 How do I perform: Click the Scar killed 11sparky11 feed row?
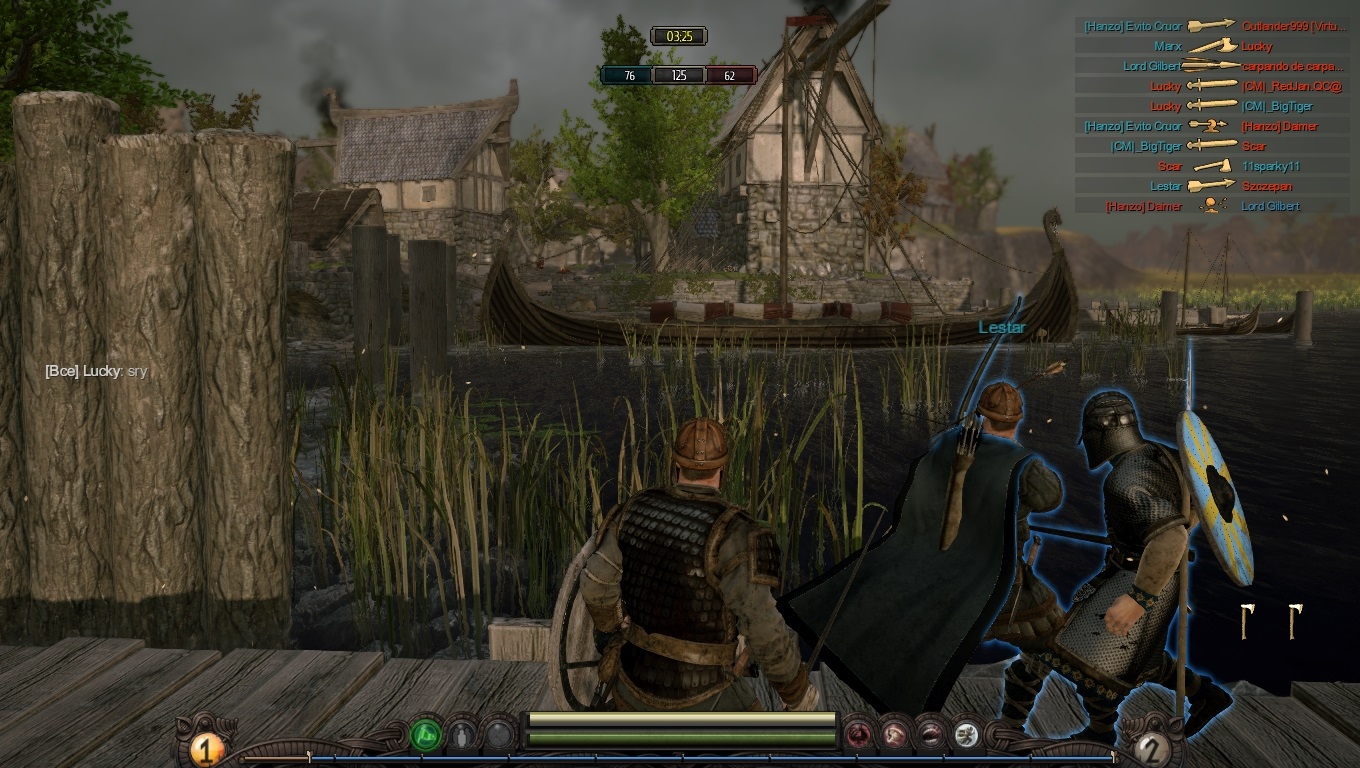tap(1213, 166)
